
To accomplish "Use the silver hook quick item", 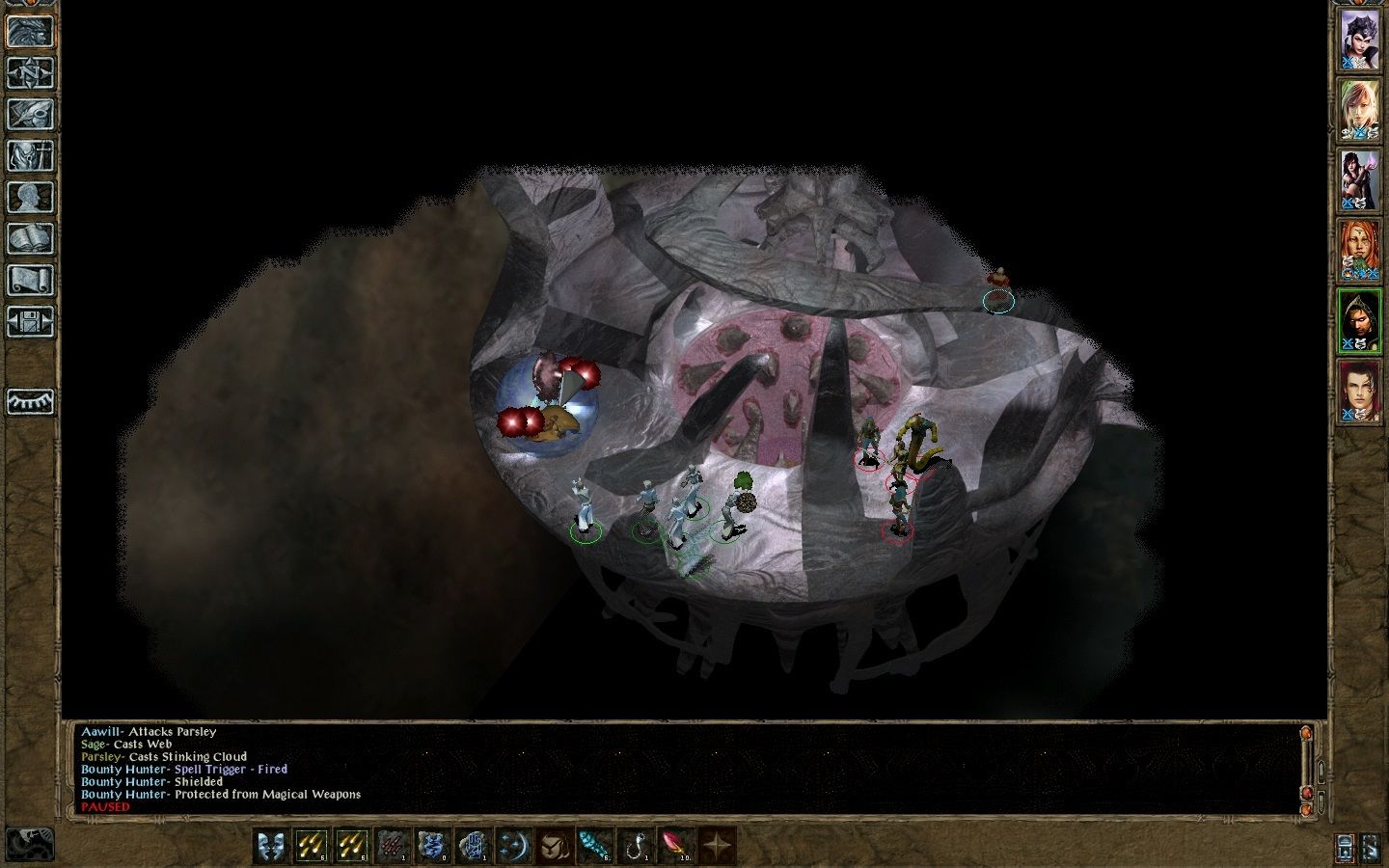I will coord(635,845).
